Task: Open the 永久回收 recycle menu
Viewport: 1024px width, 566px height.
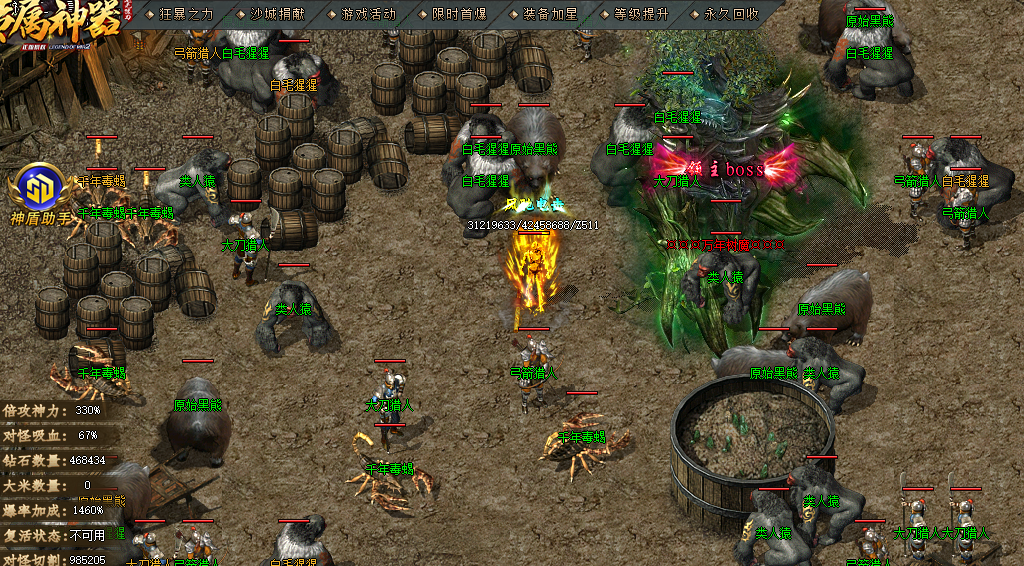Action: click(731, 14)
